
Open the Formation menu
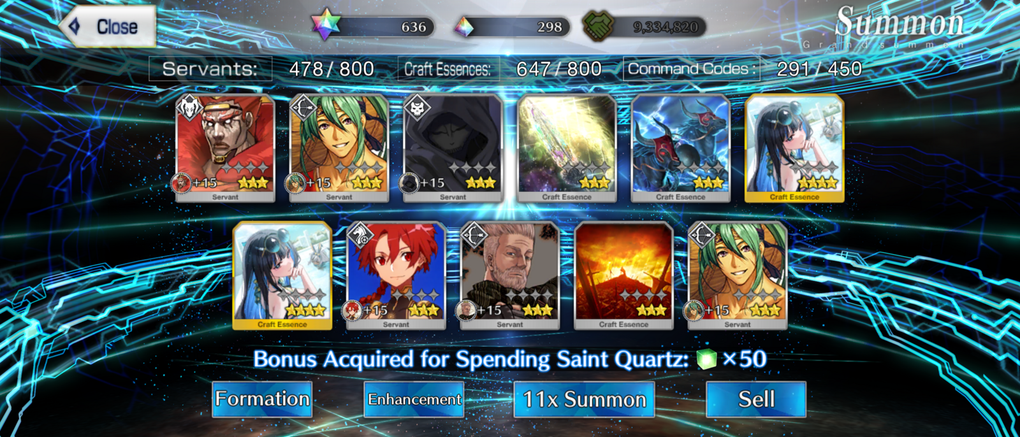262,399
